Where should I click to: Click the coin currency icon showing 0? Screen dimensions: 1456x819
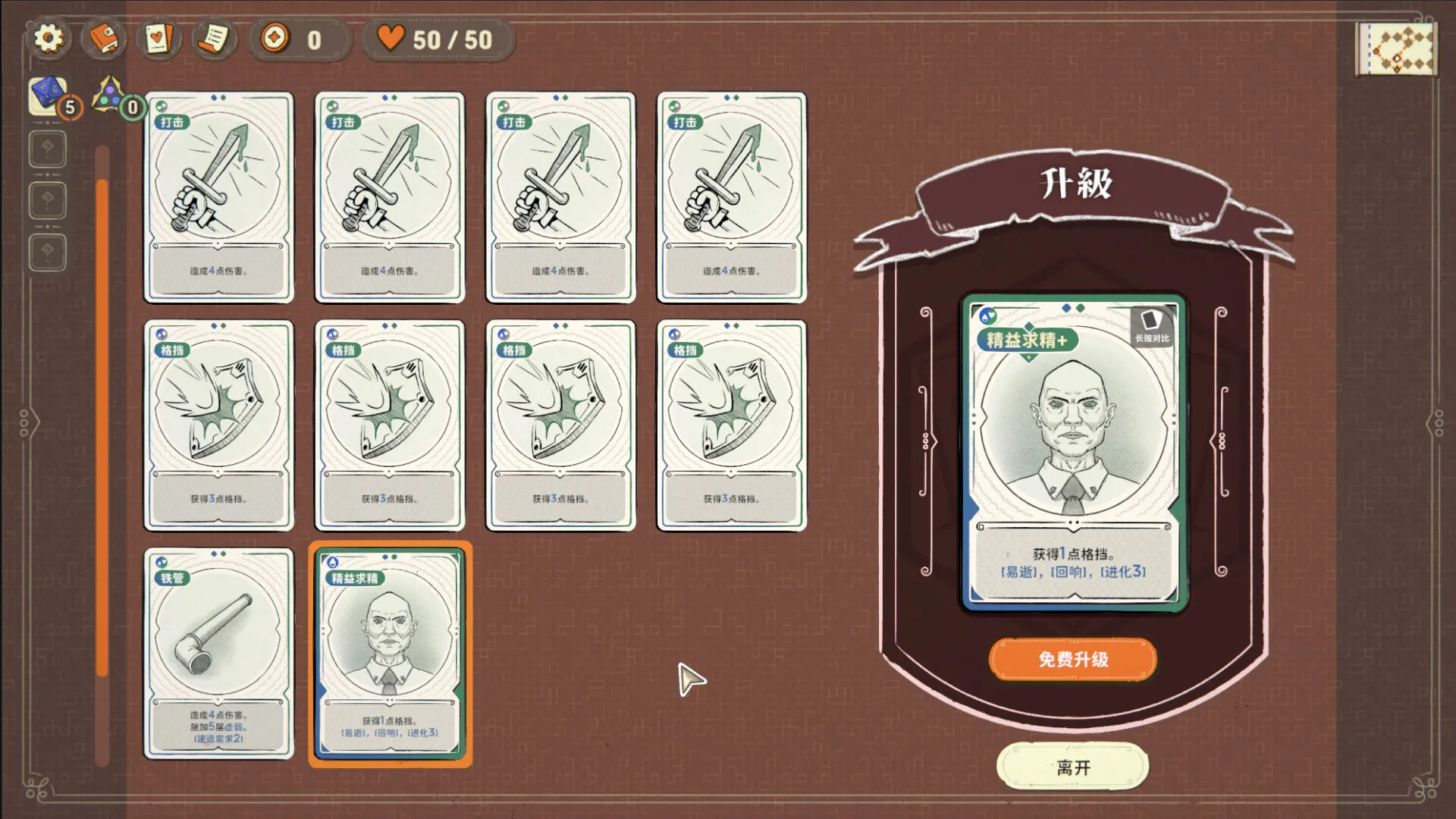pos(276,39)
